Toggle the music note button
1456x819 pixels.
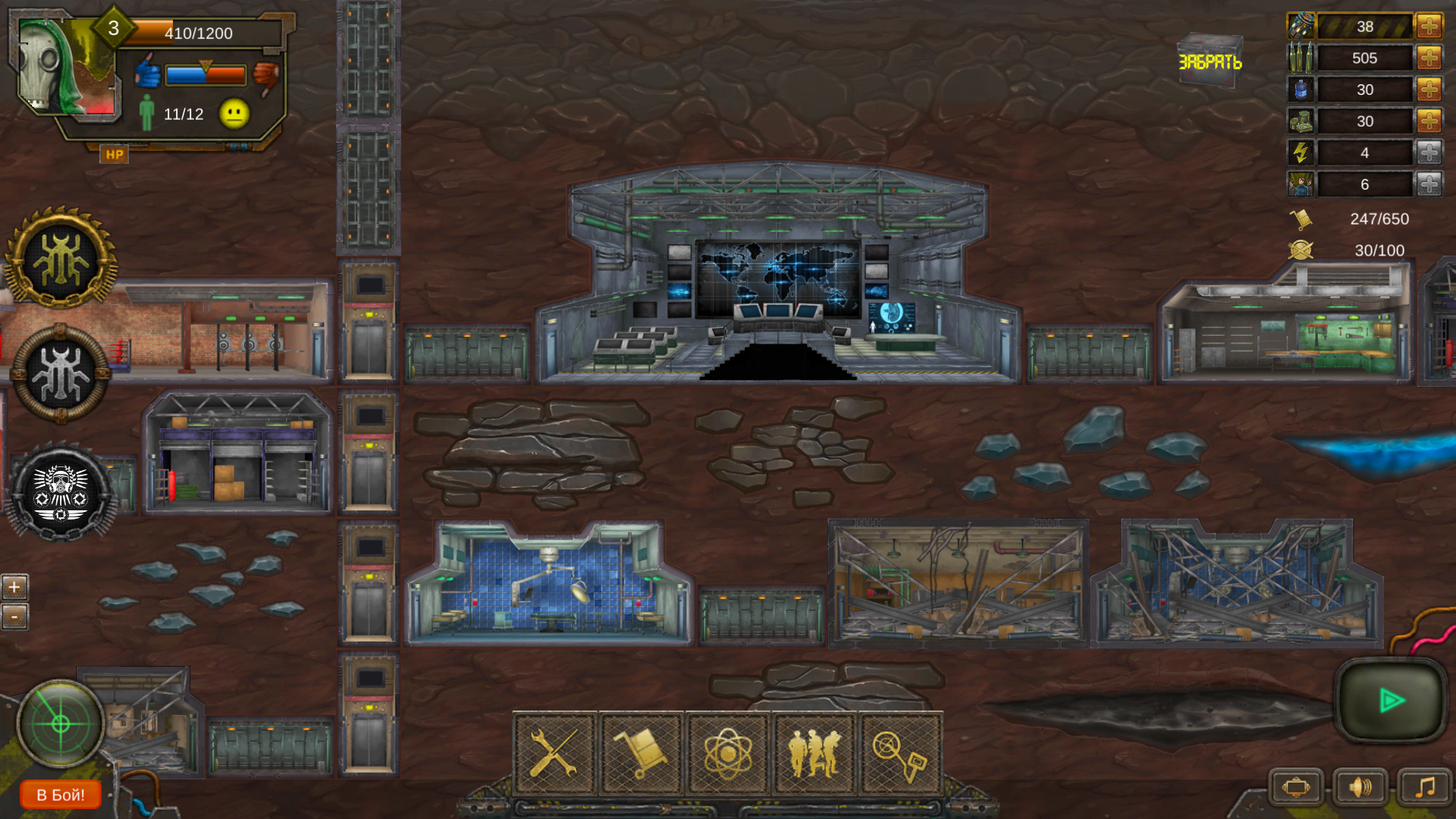pos(1424,786)
